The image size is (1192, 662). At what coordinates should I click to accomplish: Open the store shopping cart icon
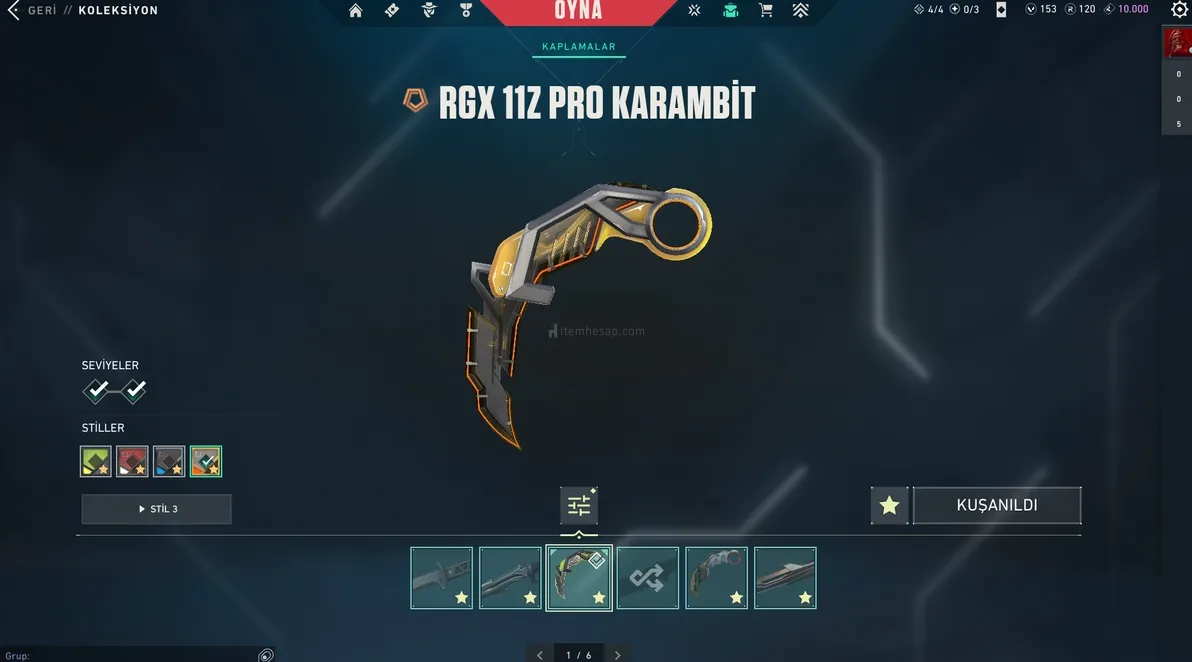(765, 11)
